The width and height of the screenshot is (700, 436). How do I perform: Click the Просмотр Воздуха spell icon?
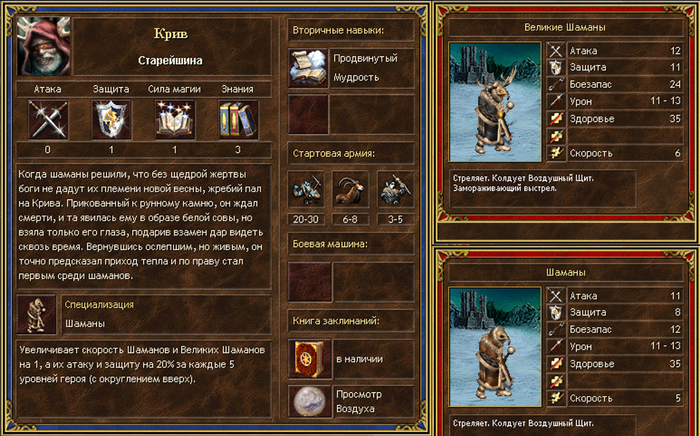coord(308,402)
